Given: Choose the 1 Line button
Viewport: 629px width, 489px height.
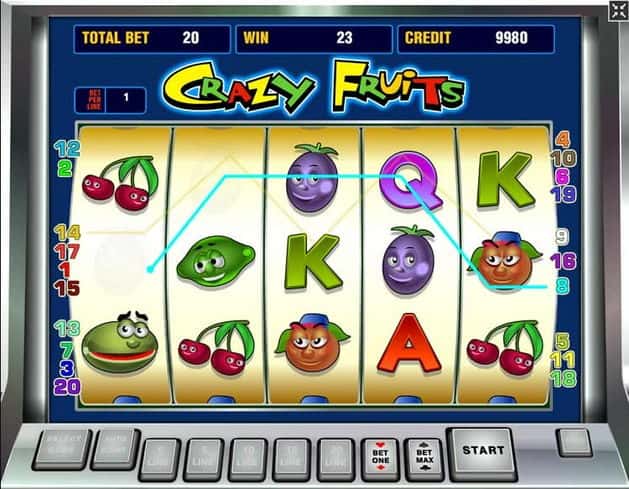Looking at the screenshot, I should (x=162, y=459).
